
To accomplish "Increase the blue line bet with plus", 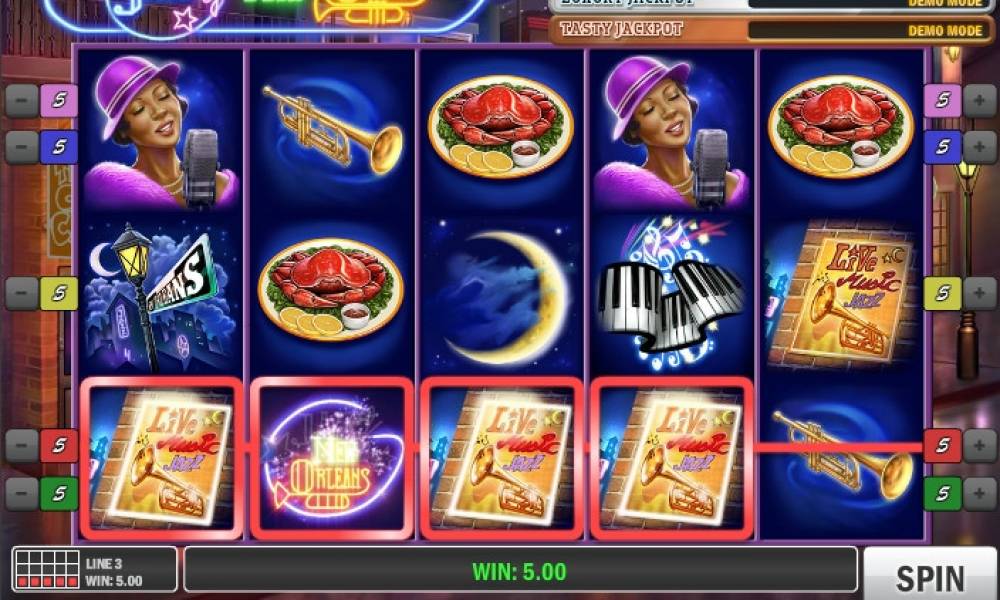I will tap(979, 147).
